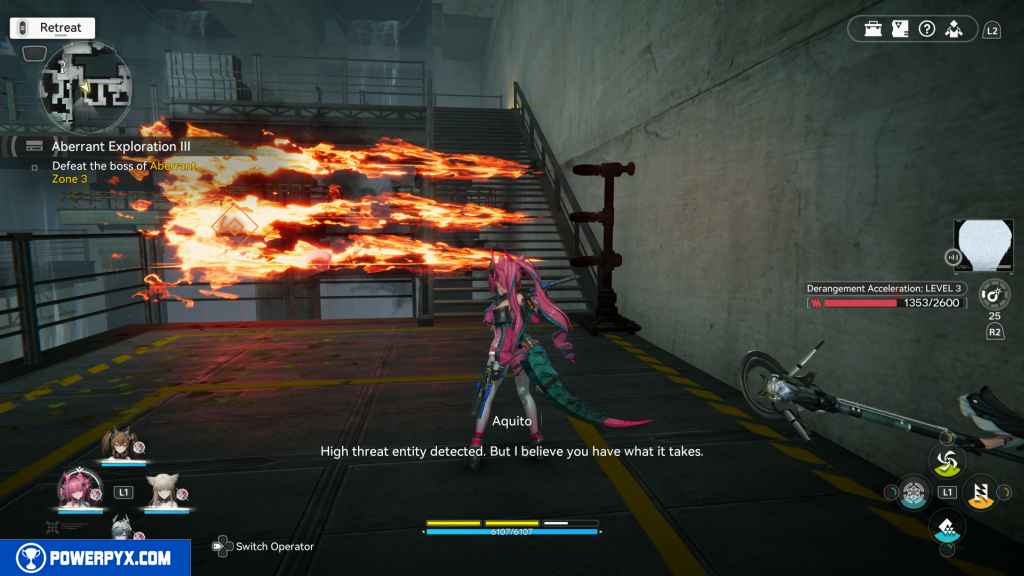
Task: Open the notebook journal icon
Action: (x=900, y=29)
